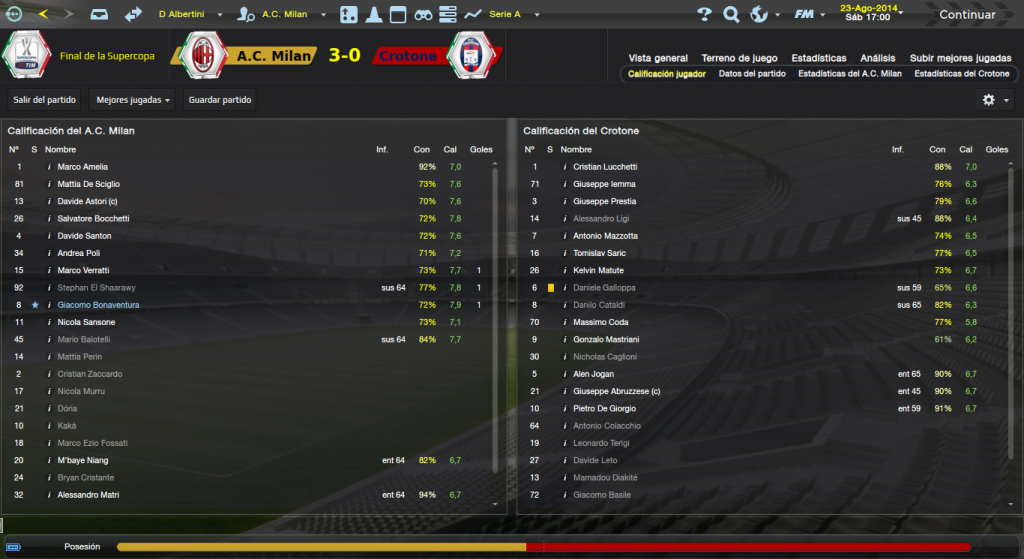Viewport: 1024px width, 559px height.
Task: Open the Terreno de juego tab
Action: 738,58
